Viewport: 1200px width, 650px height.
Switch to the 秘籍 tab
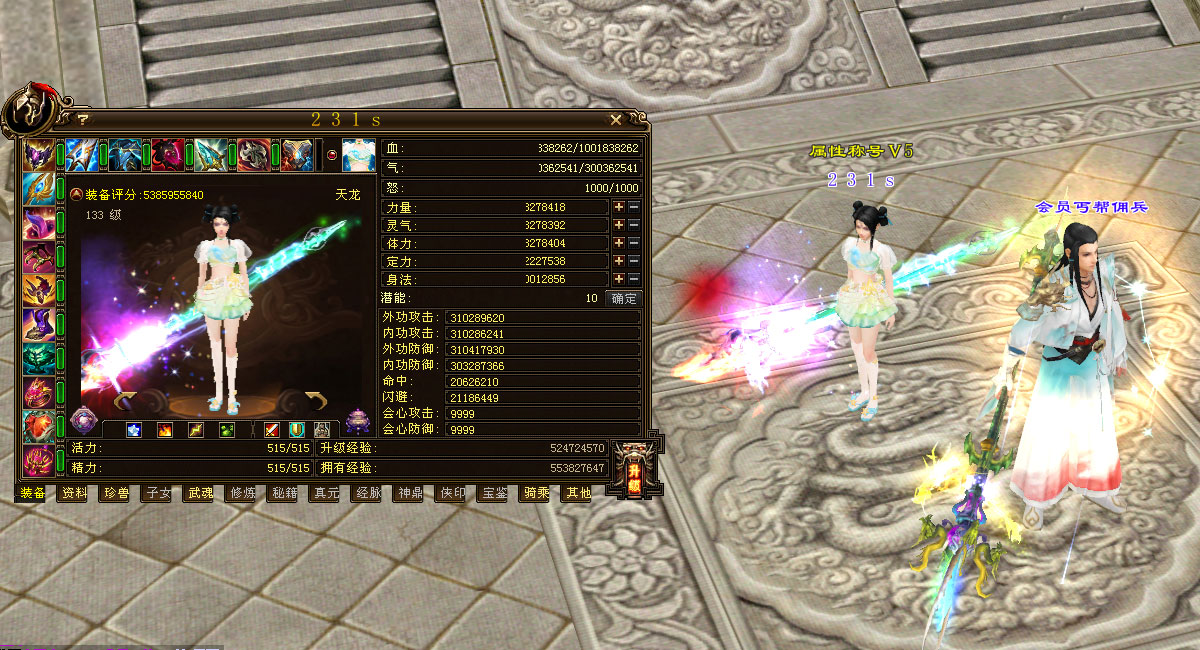(284, 493)
